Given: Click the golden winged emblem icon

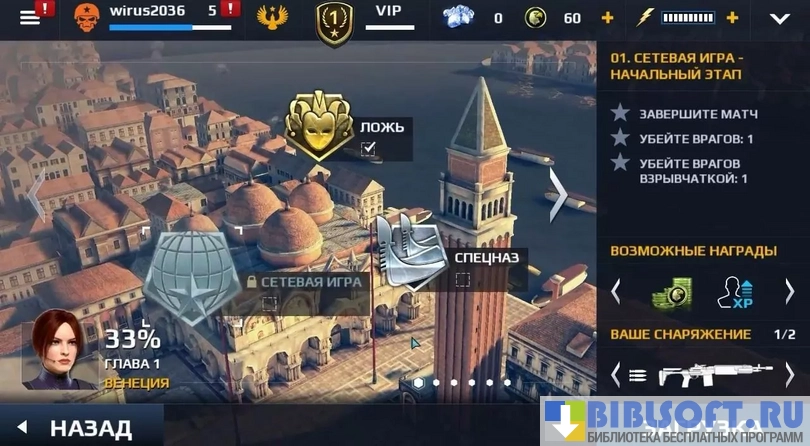Looking at the screenshot, I should point(271,19).
